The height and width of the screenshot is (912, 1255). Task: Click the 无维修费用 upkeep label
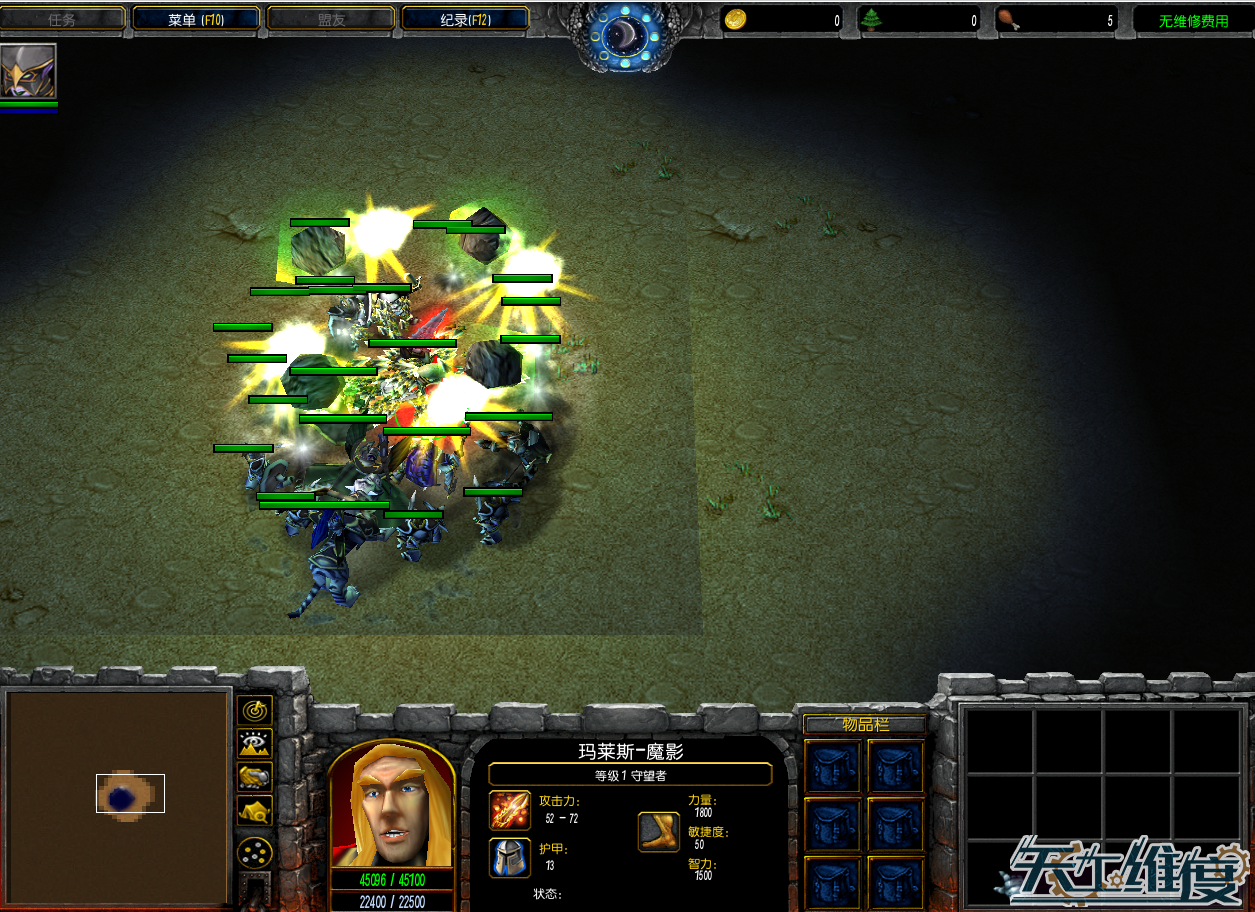[1193, 21]
